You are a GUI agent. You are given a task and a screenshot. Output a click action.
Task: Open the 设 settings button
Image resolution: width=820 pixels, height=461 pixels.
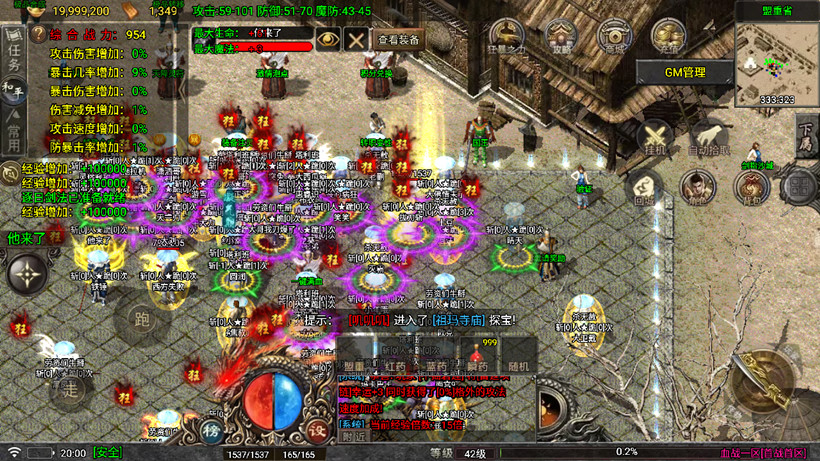pos(319,431)
